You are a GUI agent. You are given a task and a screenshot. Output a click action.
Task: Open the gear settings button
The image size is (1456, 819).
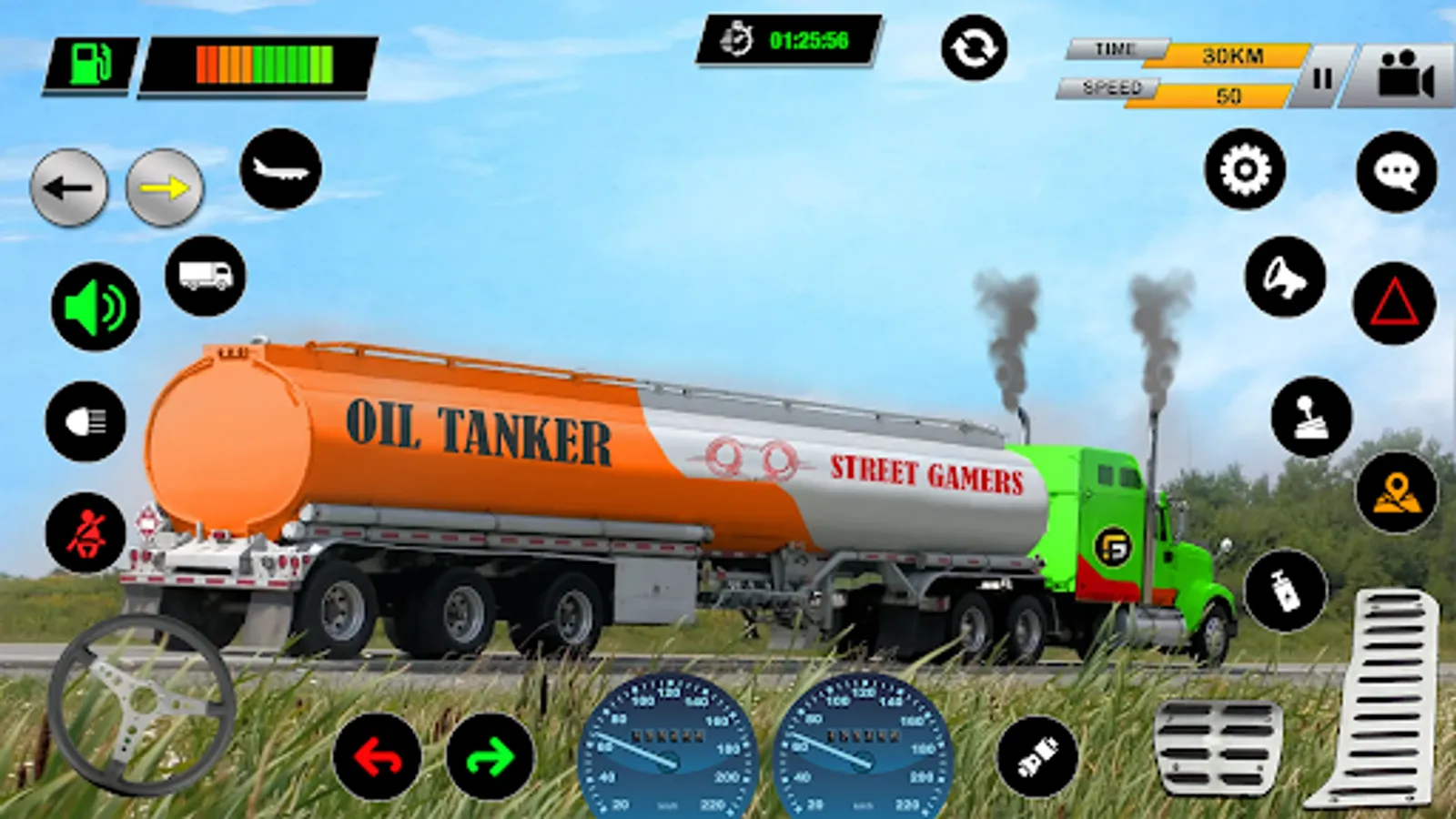click(x=1245, y=169)
